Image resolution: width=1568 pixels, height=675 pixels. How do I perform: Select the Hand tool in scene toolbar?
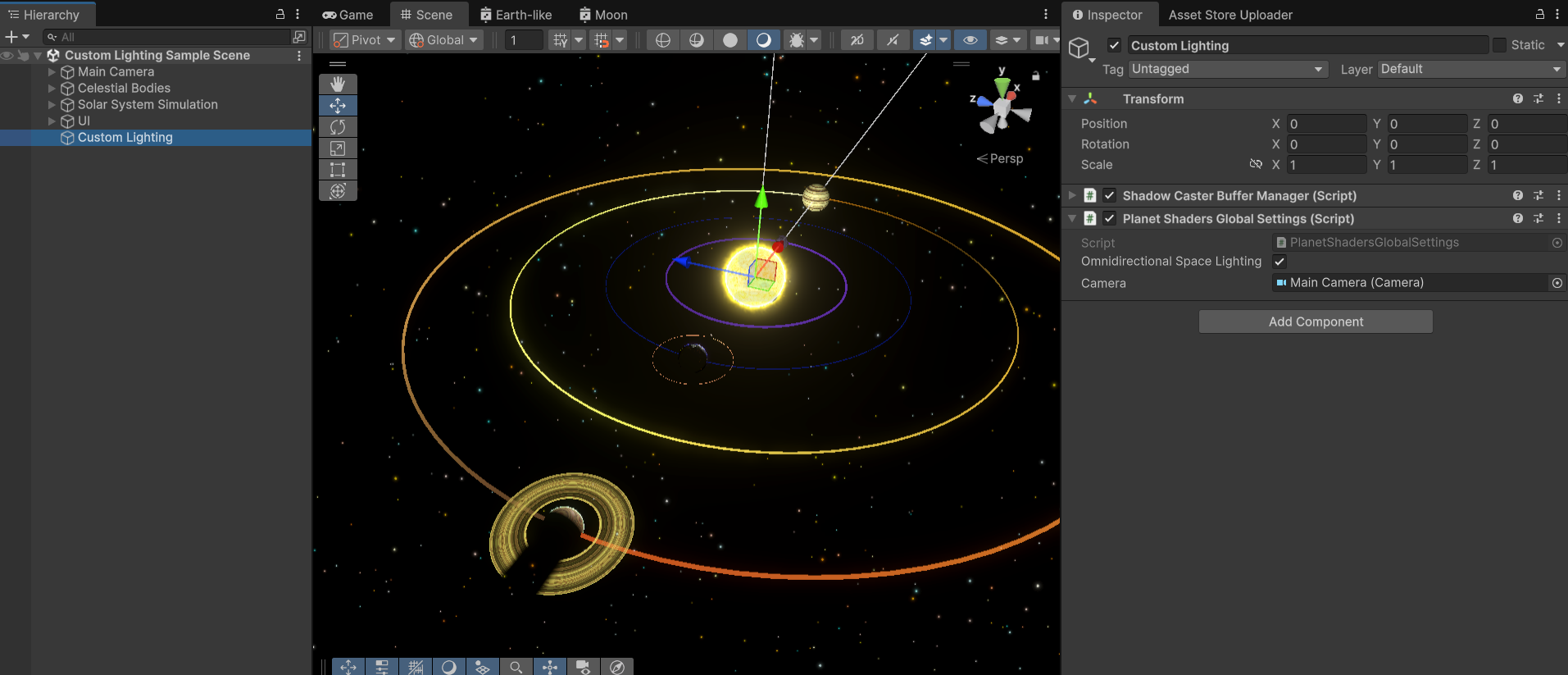tap(338, 83)
